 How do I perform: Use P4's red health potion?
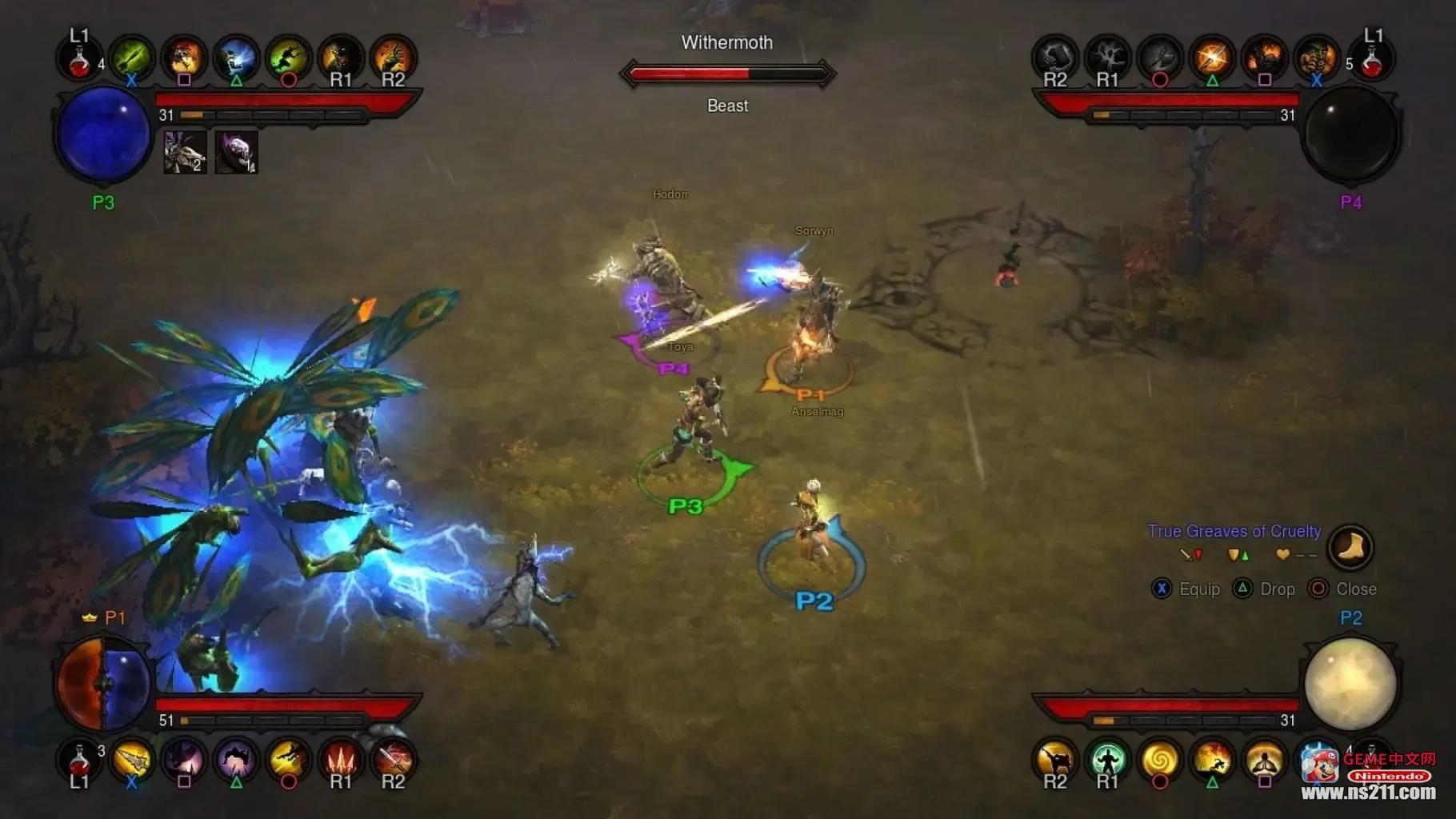[x=1373, y=59]
